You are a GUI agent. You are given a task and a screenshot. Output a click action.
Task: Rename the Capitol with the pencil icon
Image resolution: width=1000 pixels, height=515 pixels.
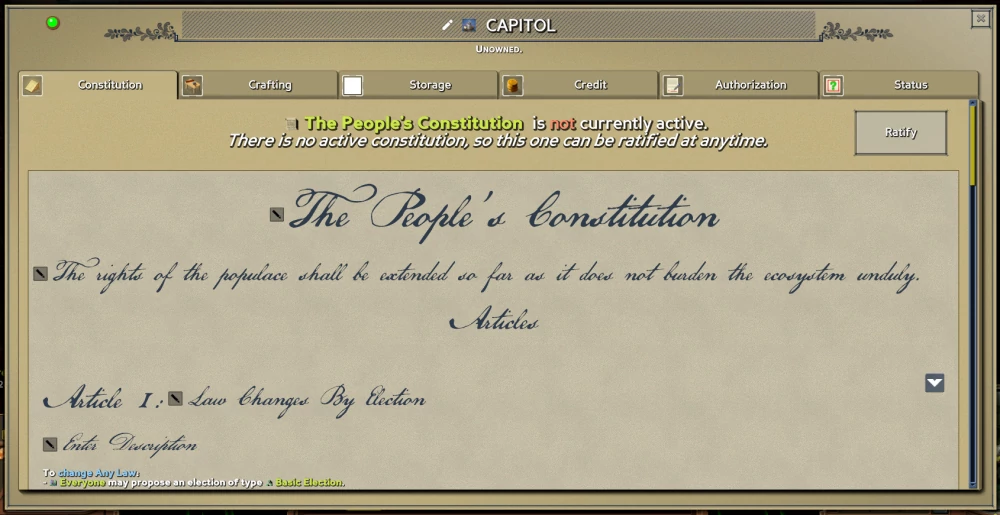447,25
